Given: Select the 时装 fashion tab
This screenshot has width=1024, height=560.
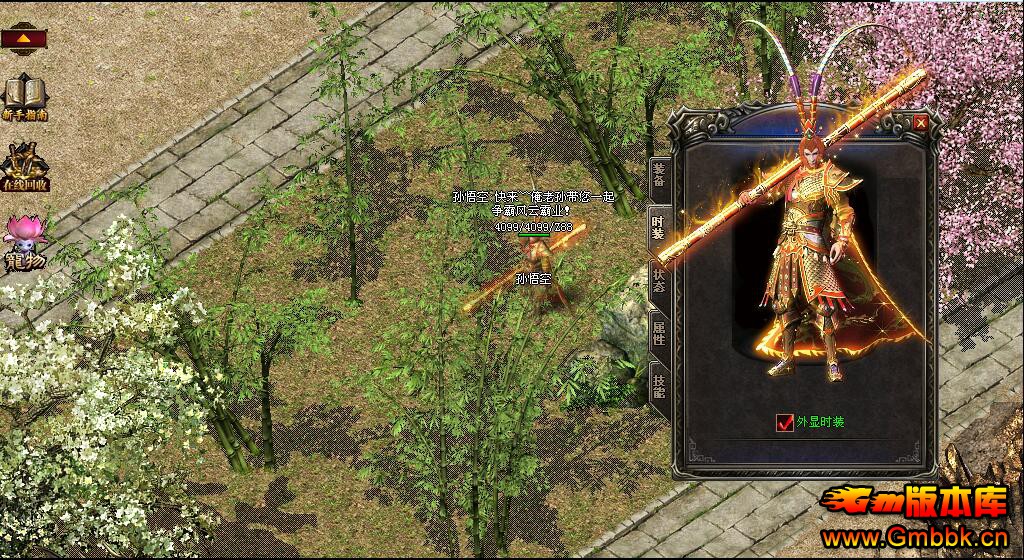Looking at the screenshot, I should [659, 228].
